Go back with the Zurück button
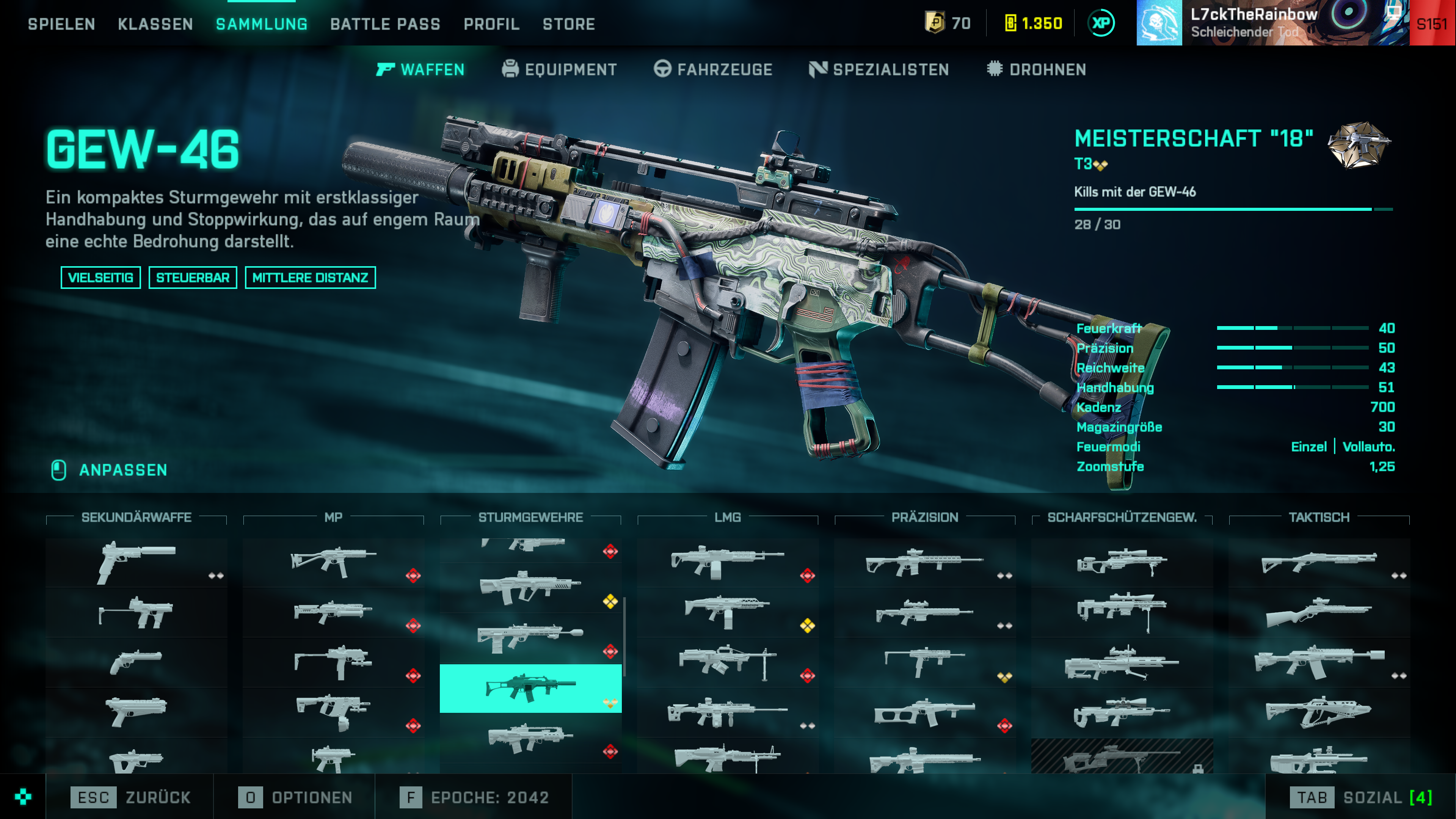Viewport: 1456px width, 819px height. 130,797
